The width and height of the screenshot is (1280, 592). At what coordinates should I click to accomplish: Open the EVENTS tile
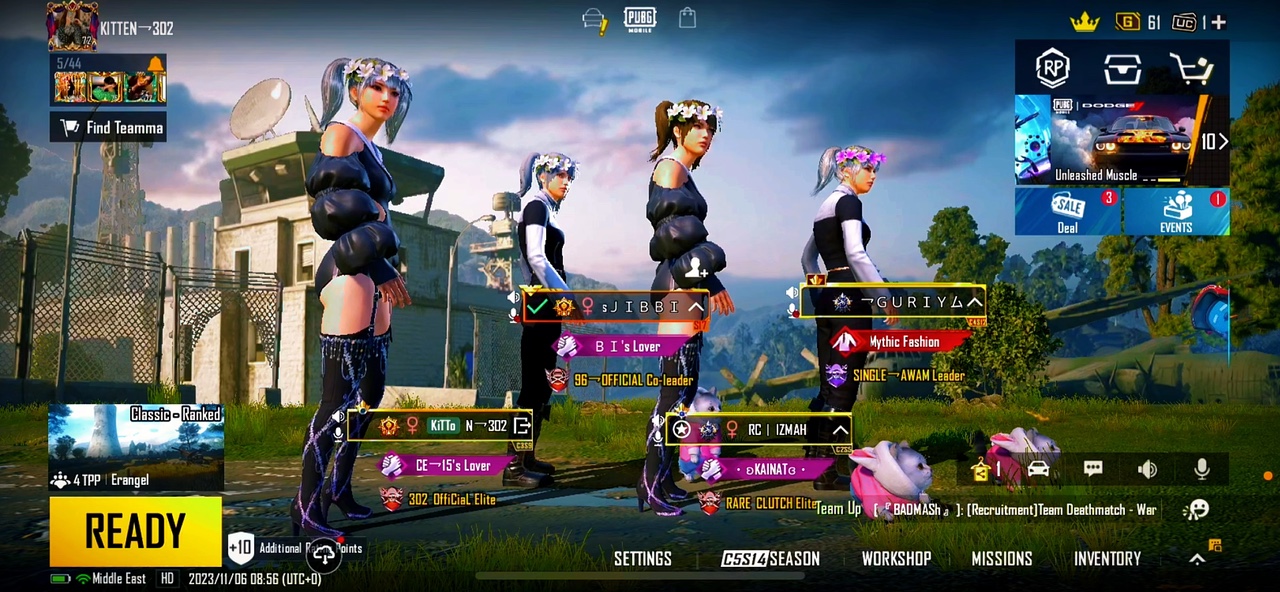coord(1176,211)
